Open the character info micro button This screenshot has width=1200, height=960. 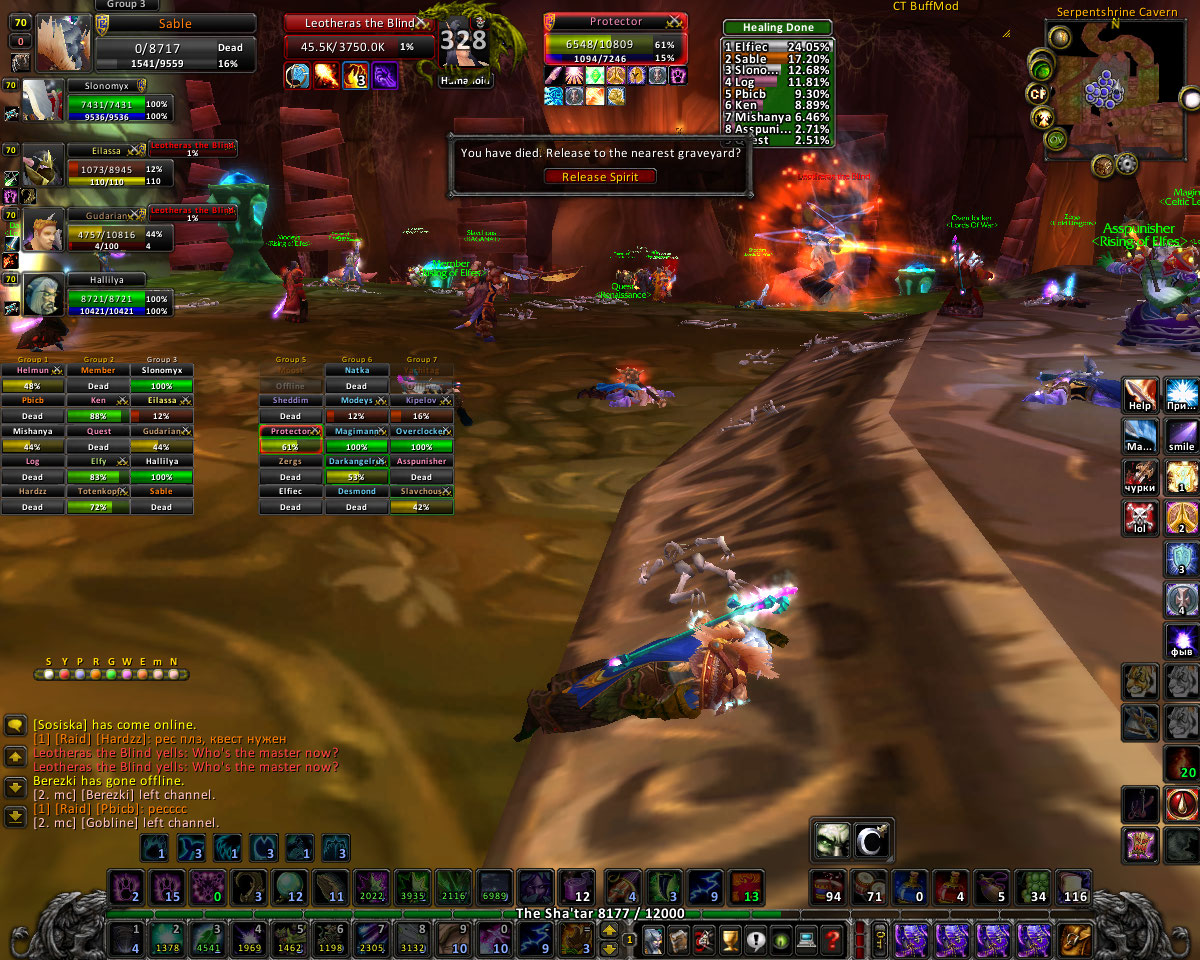654,939
